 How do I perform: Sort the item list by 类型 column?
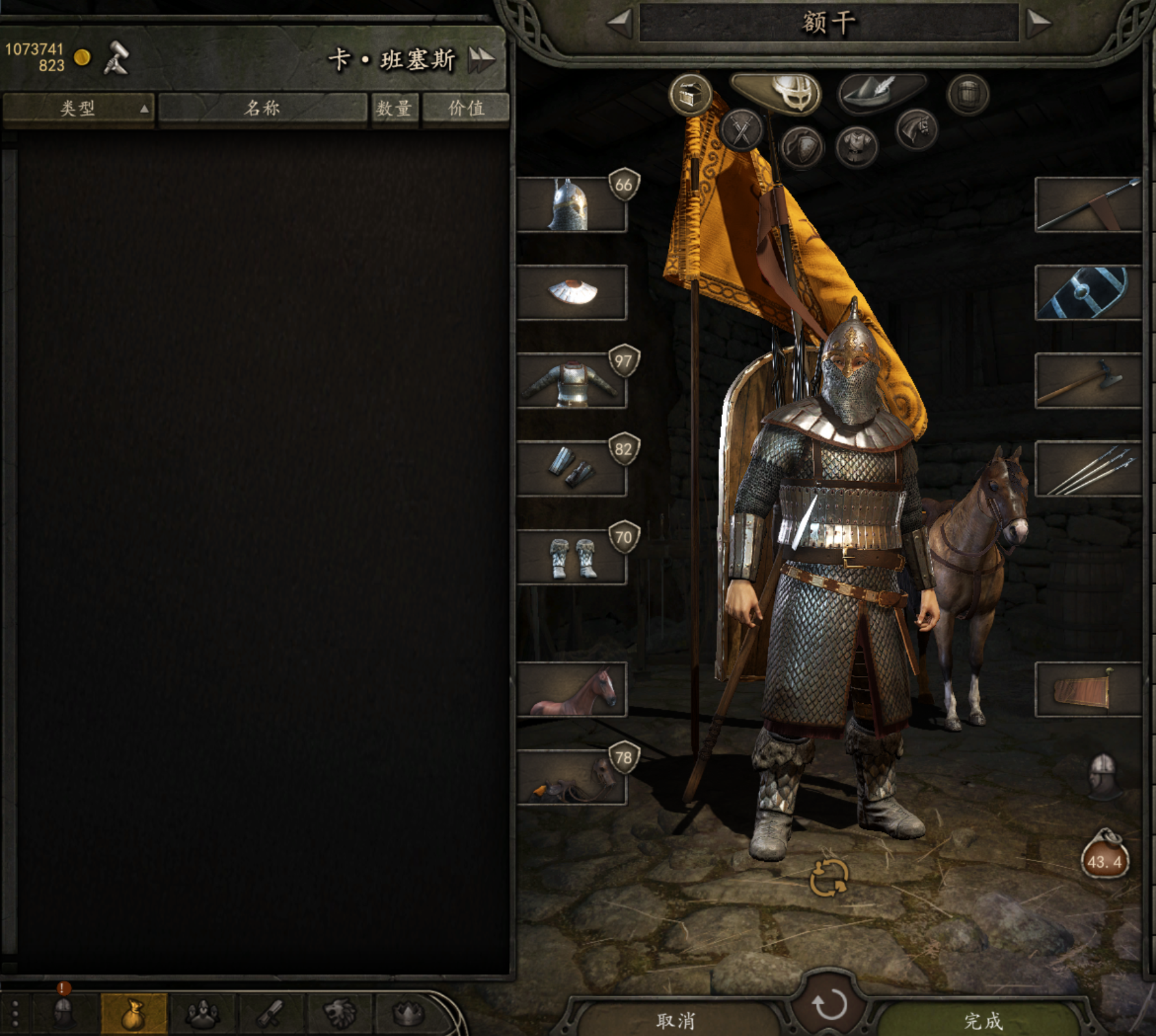(x=78, y=108)
